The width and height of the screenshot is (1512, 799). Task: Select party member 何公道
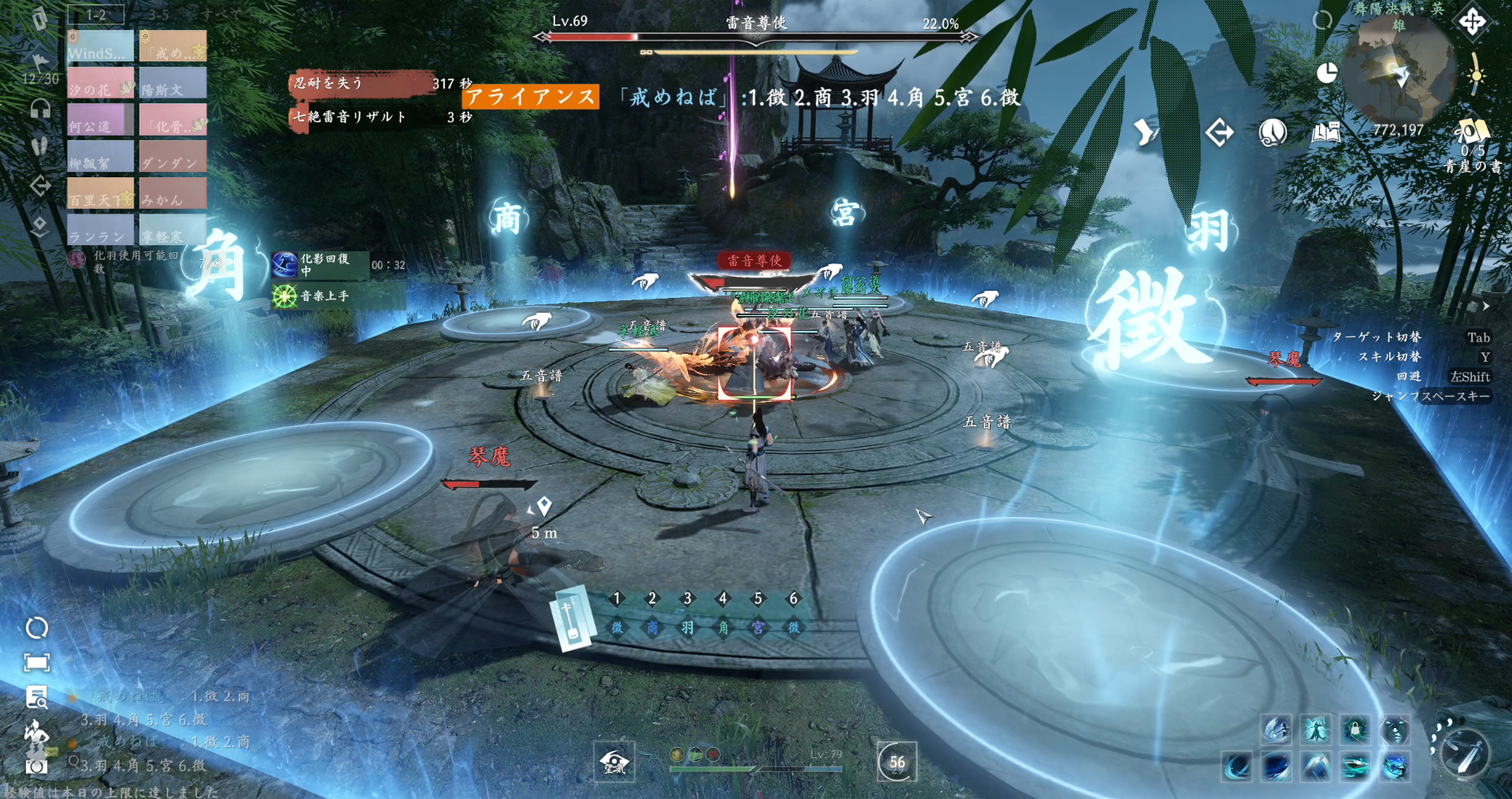click(100, 119)
